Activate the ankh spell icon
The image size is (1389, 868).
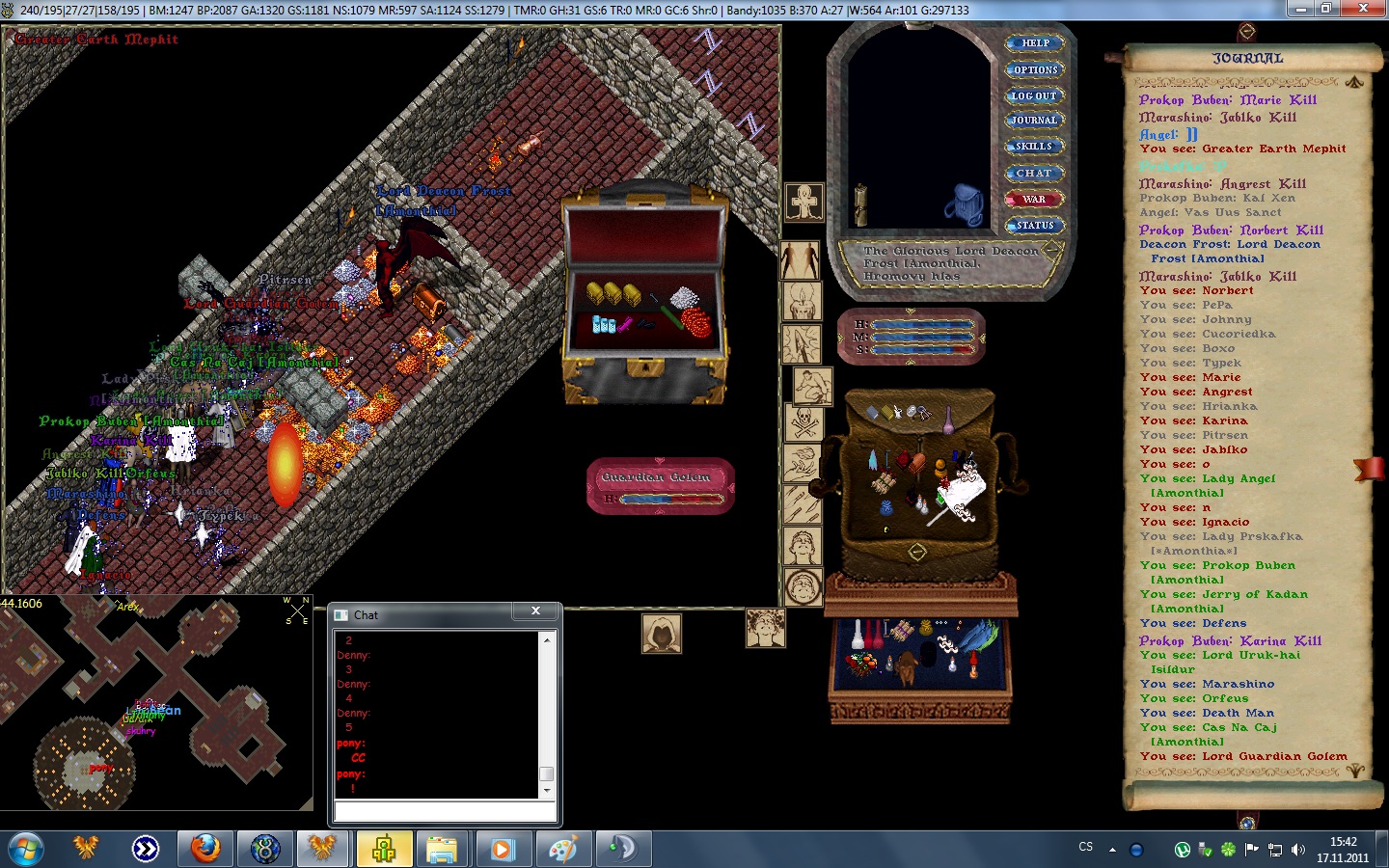803,203
